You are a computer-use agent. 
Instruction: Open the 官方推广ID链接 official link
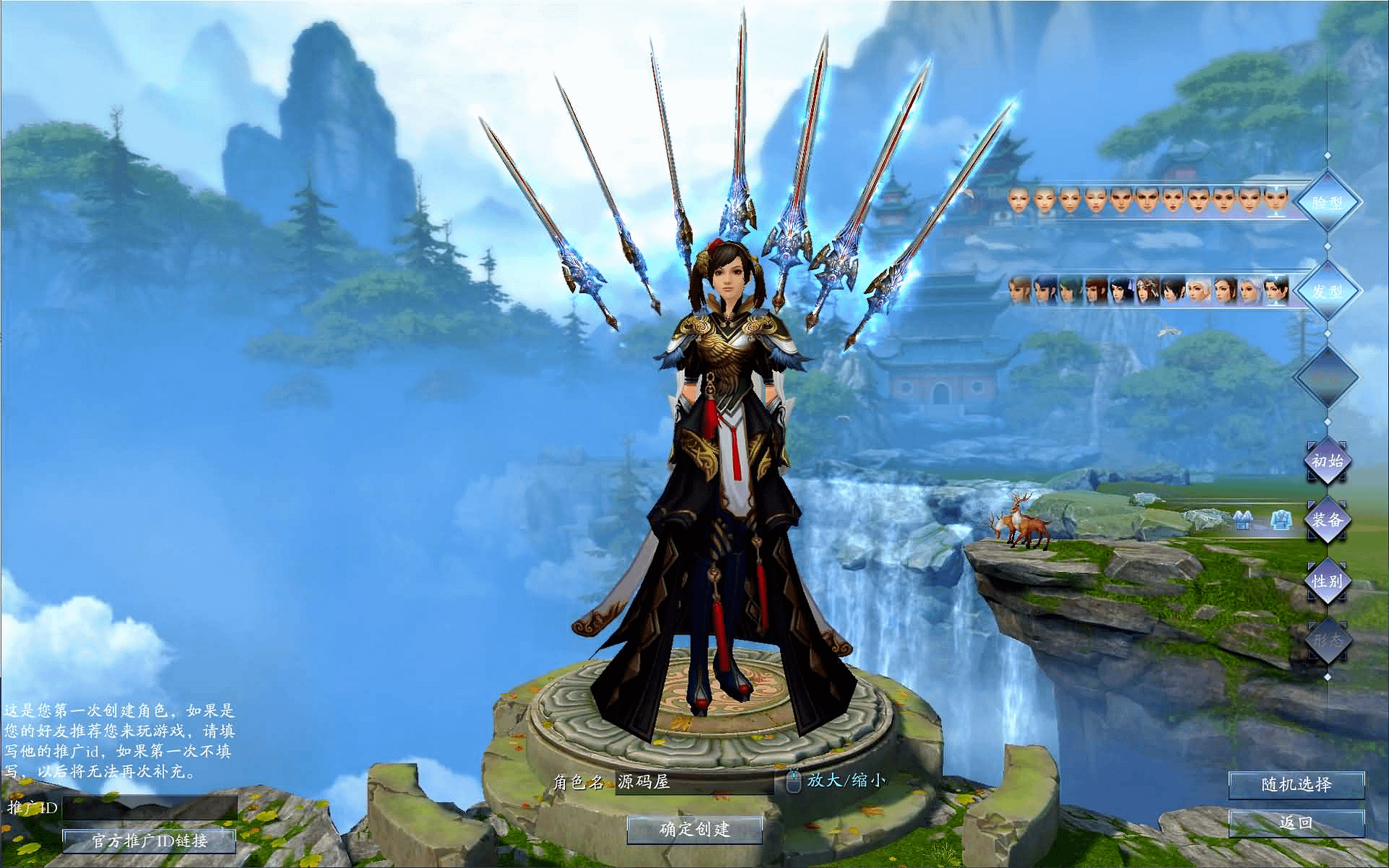click(x=150, y=841)
